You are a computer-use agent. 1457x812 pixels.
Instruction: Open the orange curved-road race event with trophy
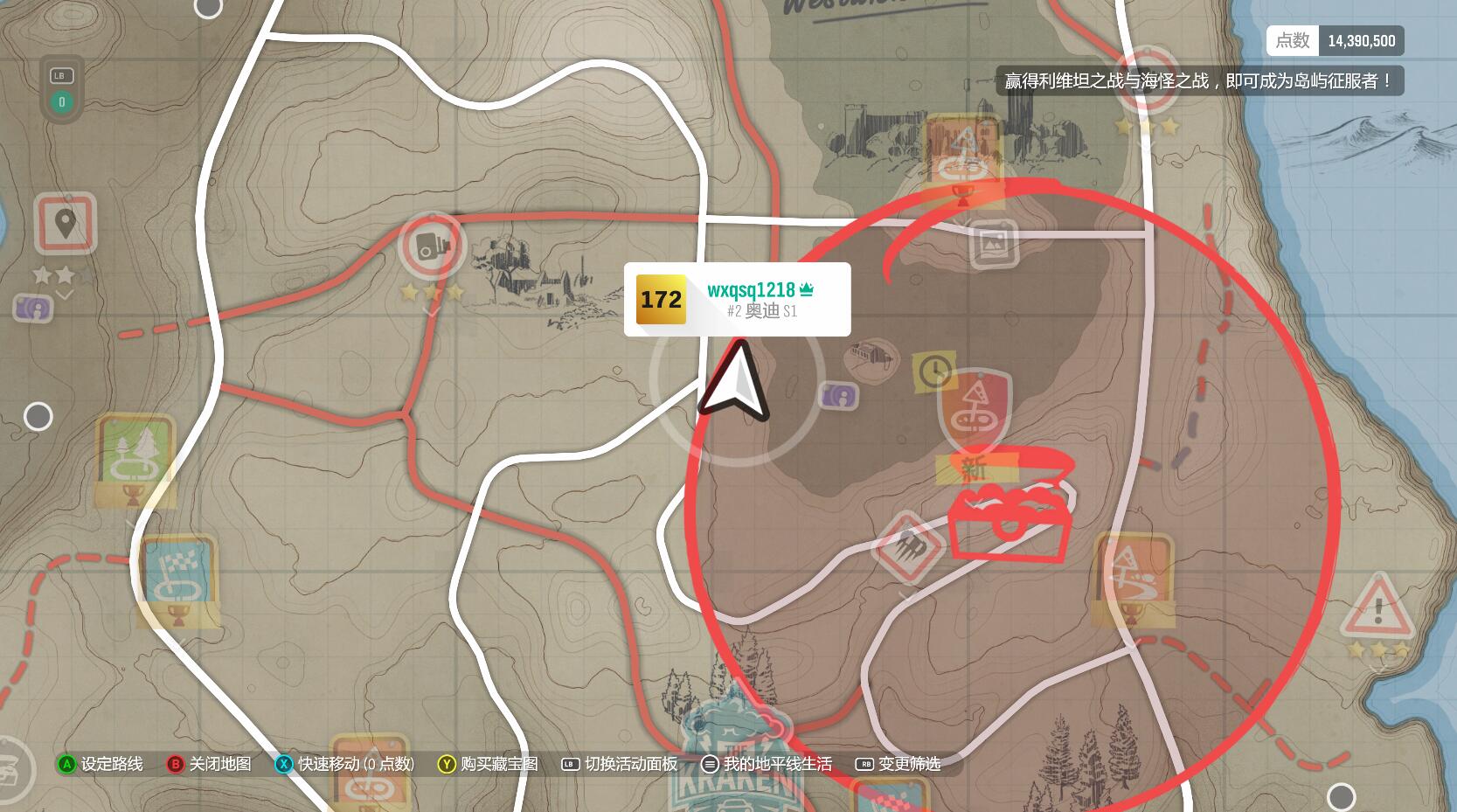pyautogui.click(x=1132, y=576)
